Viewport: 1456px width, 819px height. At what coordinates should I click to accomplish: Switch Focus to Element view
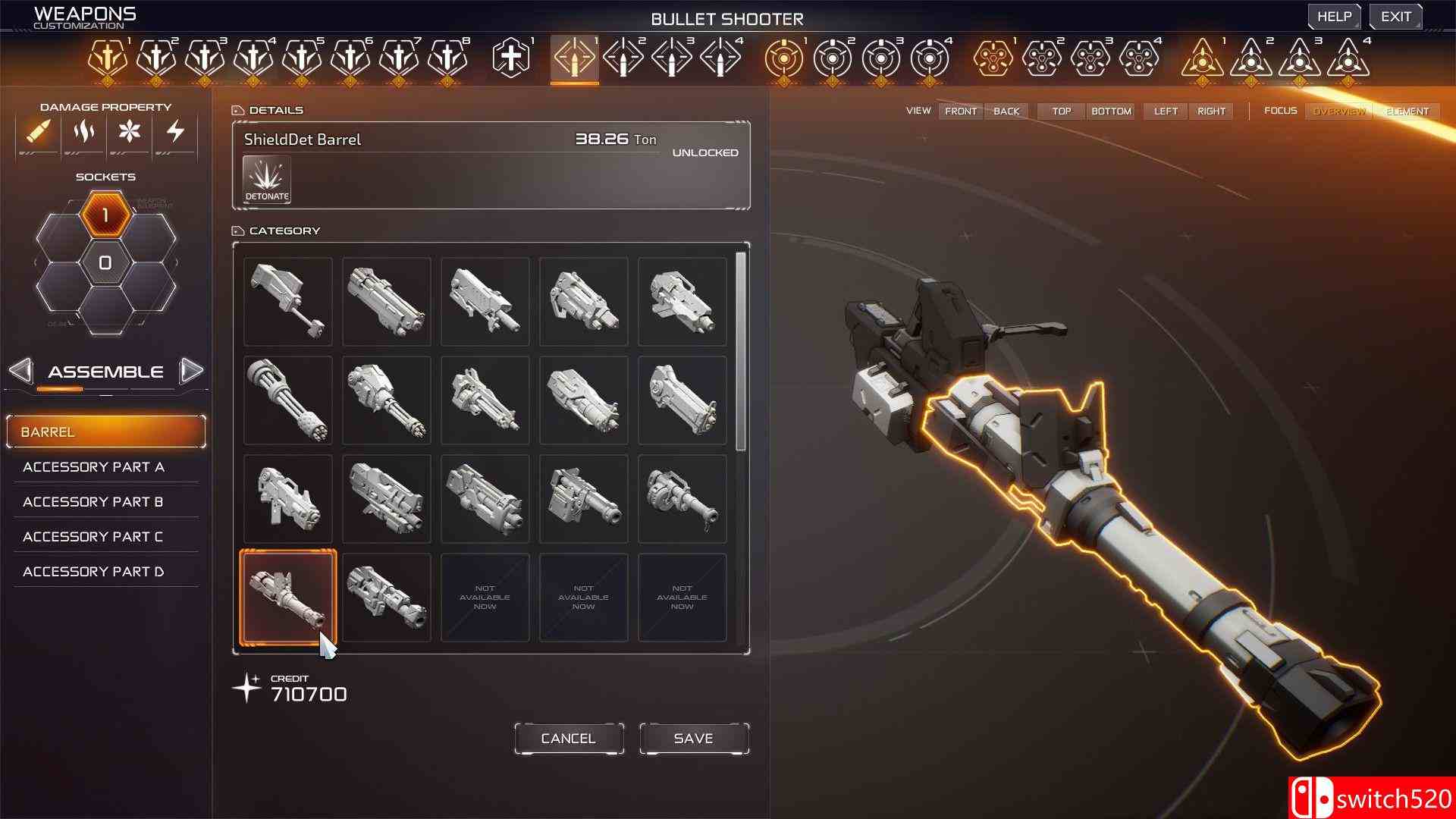coord(1407,111)
